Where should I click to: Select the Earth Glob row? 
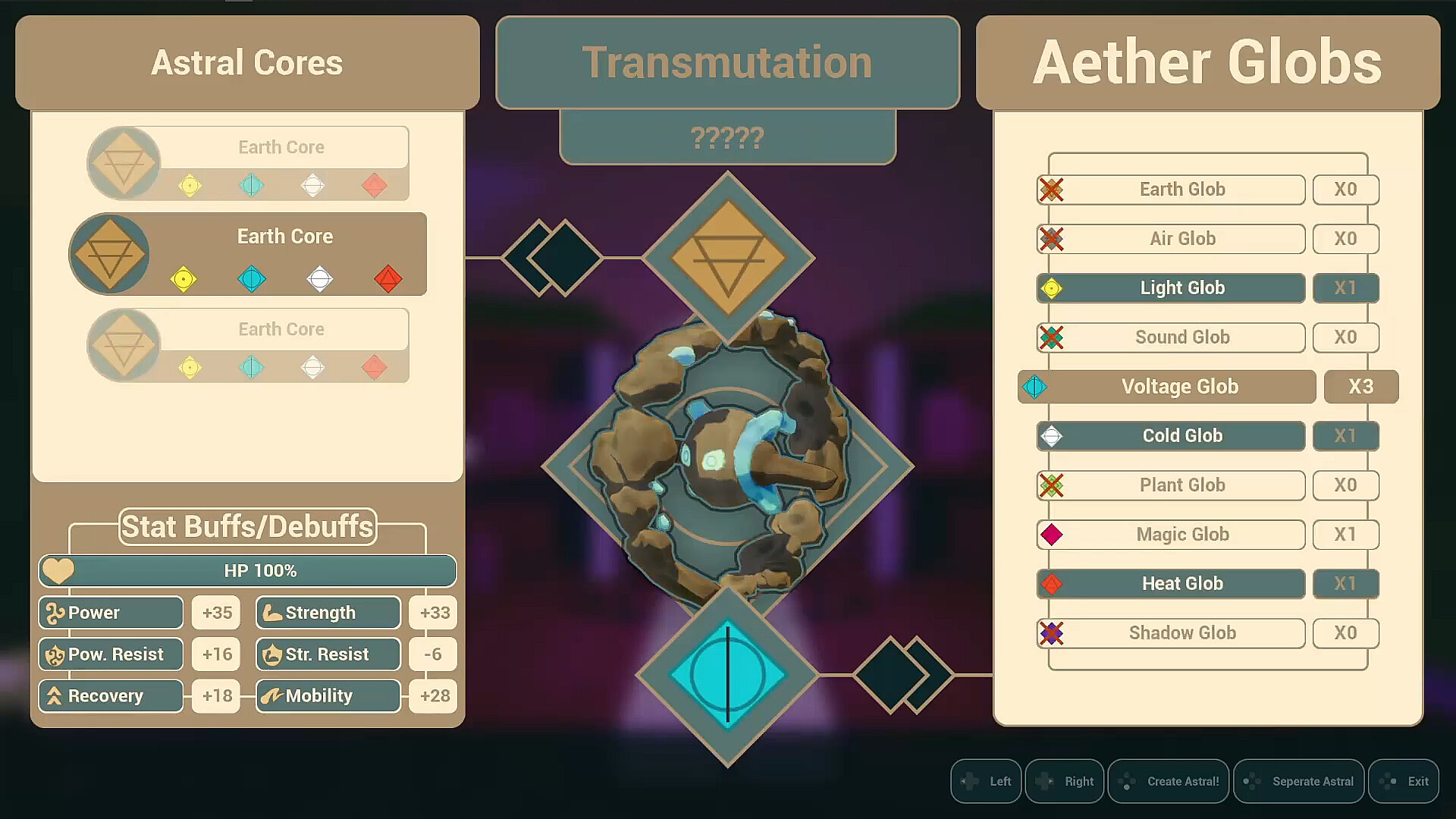(x=1181, y=190)
